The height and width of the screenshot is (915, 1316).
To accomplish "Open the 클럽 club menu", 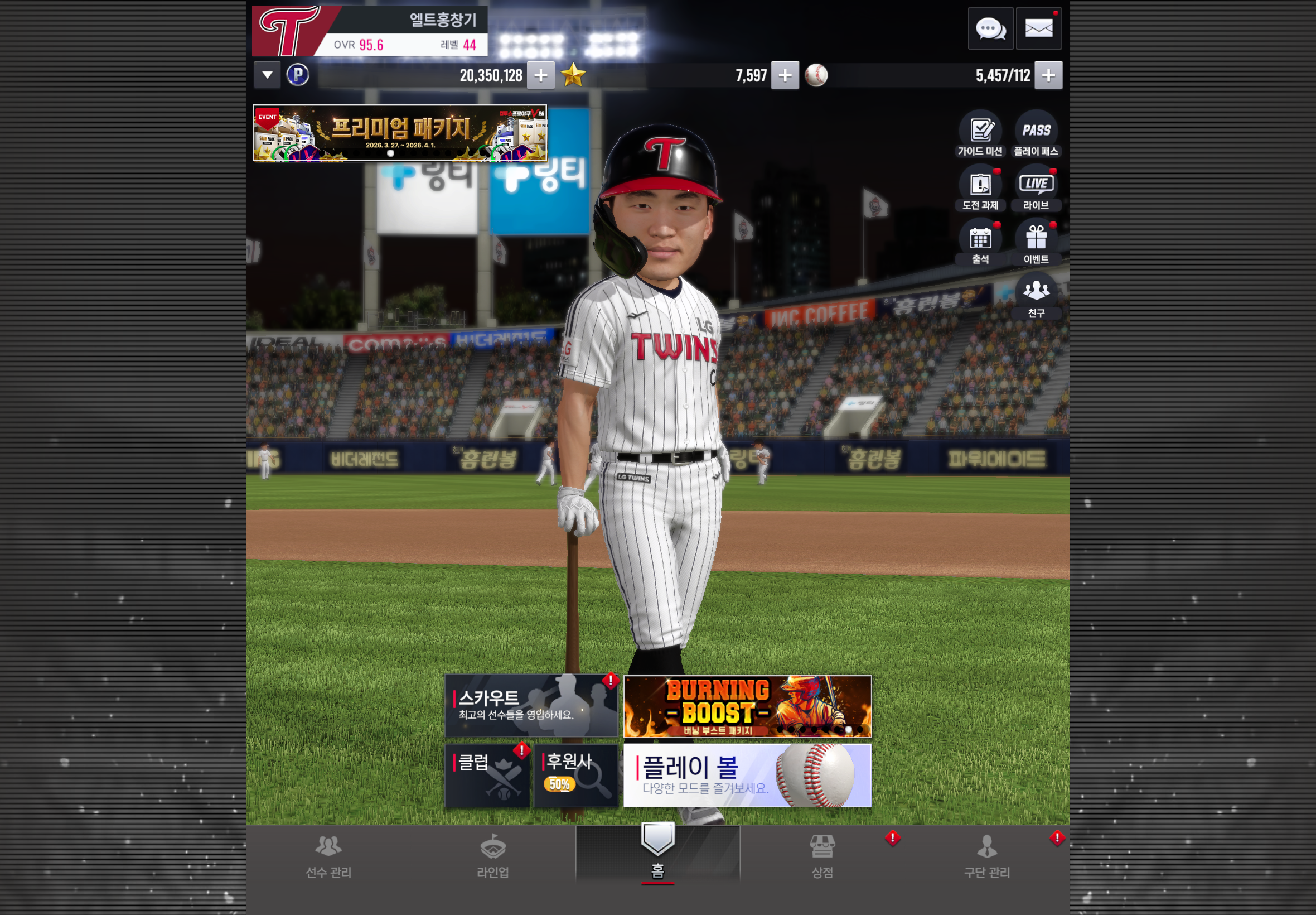I will 487,775.
